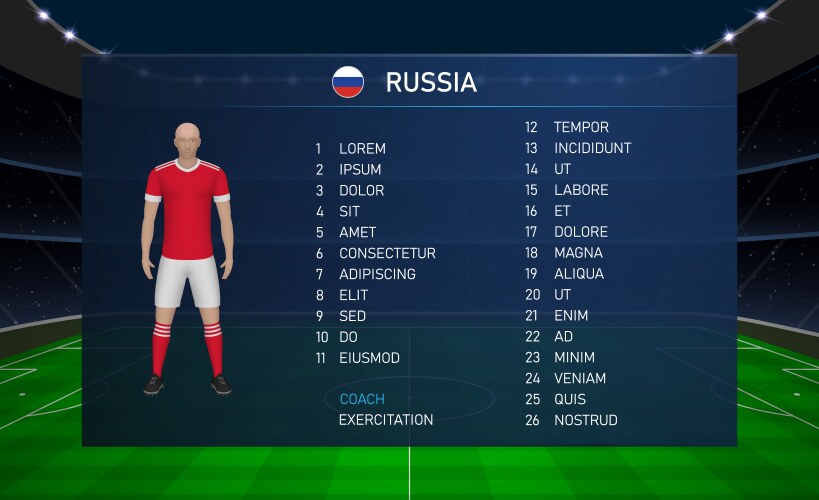Select the coach EXERCITATION entry
Image resolution: width=819 pixels, height=500 pixels.
(386, 421)
